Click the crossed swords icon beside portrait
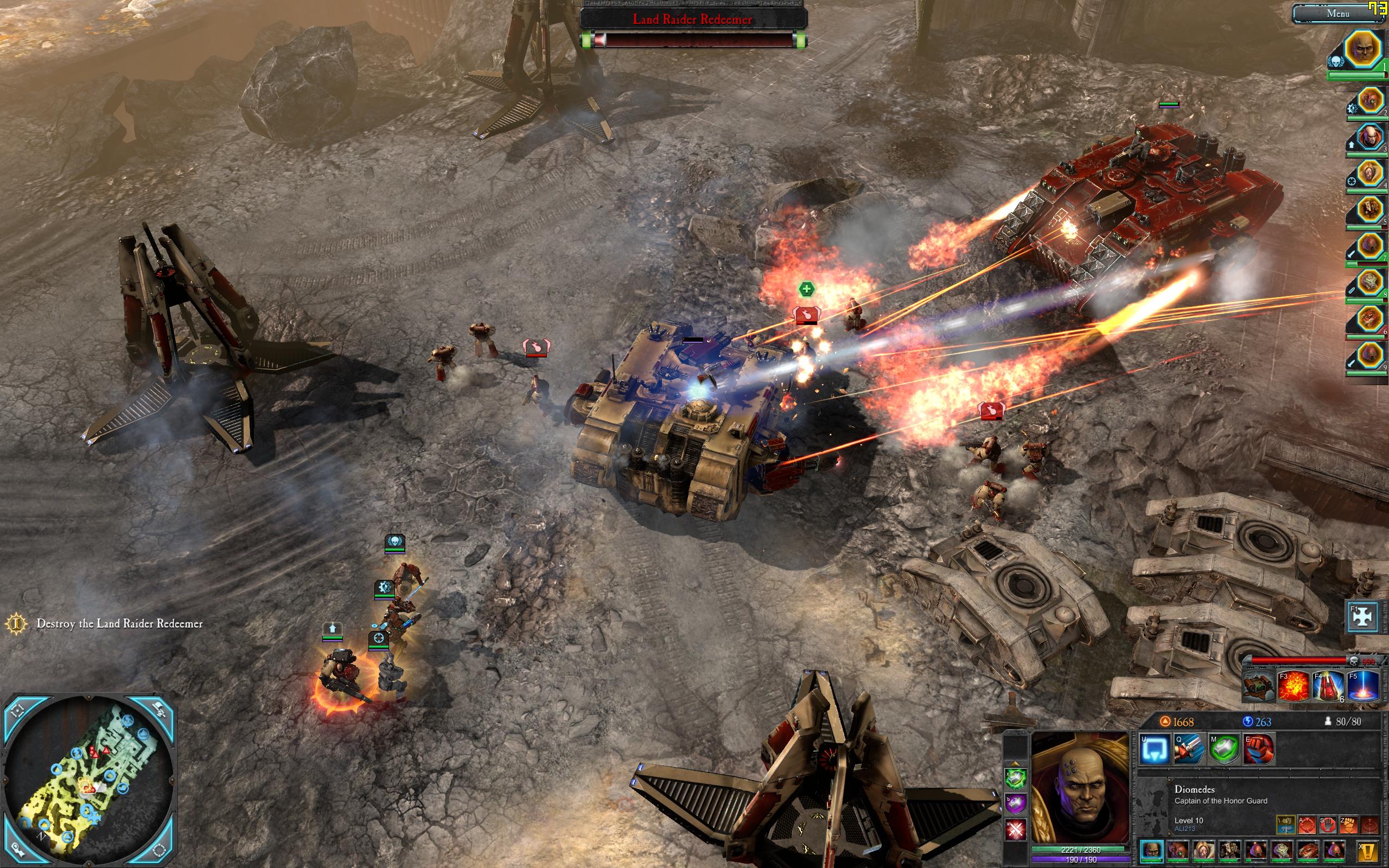Viewport: 1389px width, 868px height. click(1015, 829)
